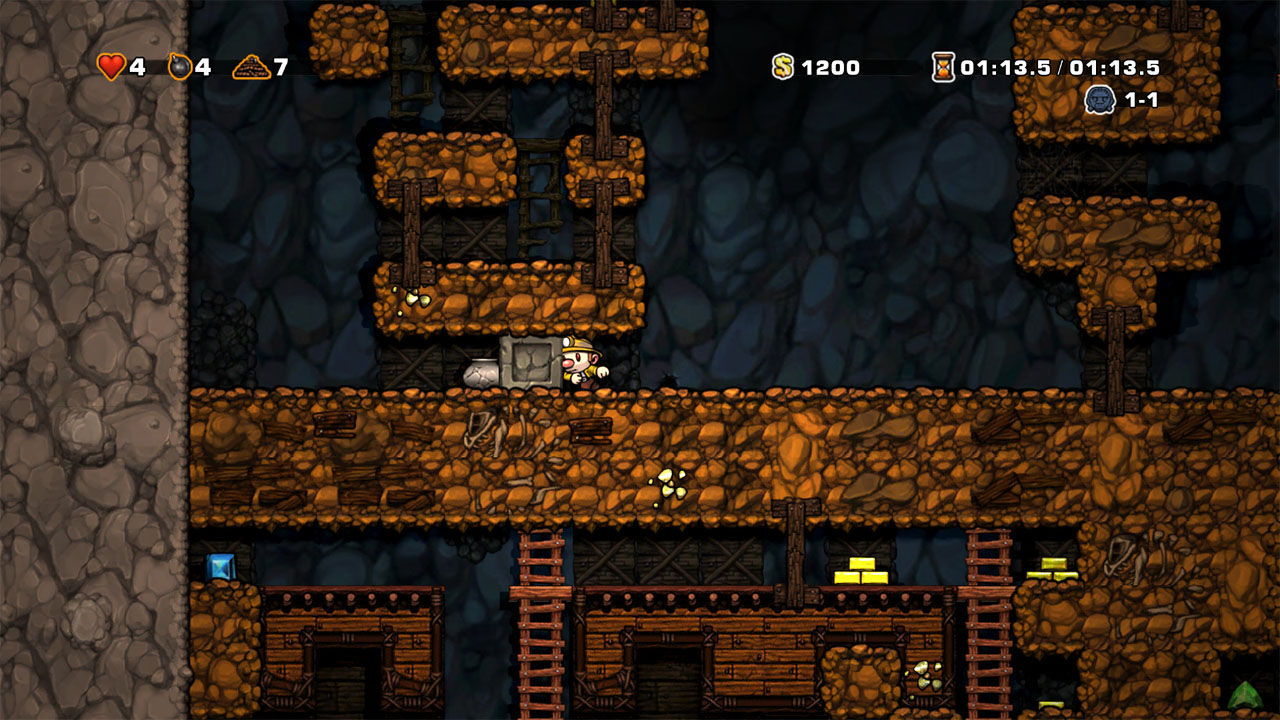Select the bomb icon in the HUD
Screen dimensions: 1280x720
tap(182, 67)
